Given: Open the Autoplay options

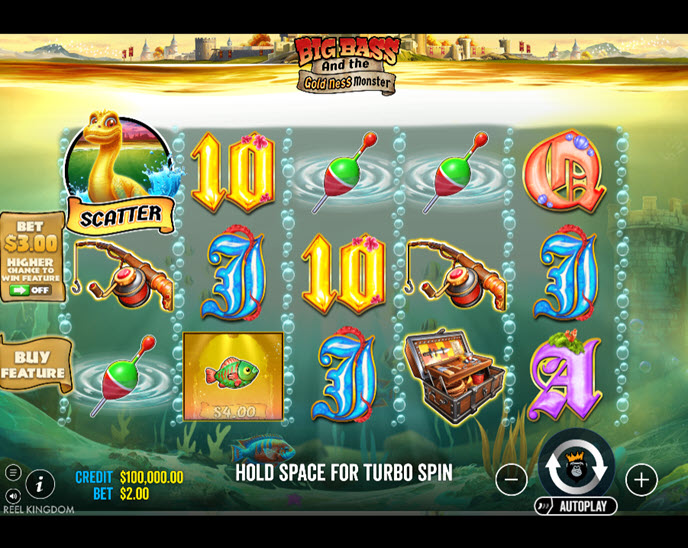Looking at the screenshot, I should coord(576,506).
